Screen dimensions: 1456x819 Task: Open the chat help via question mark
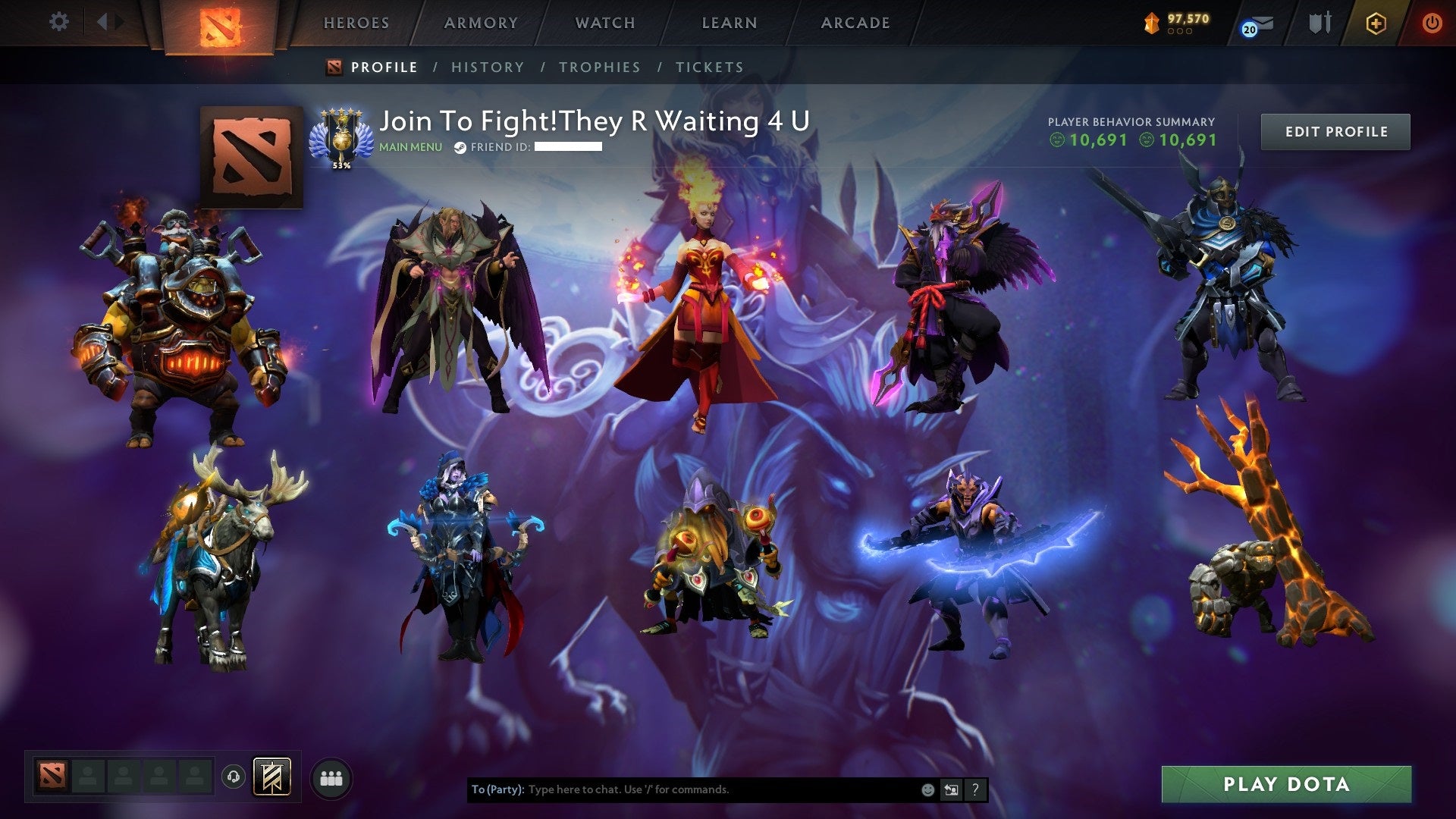[974, 789]
